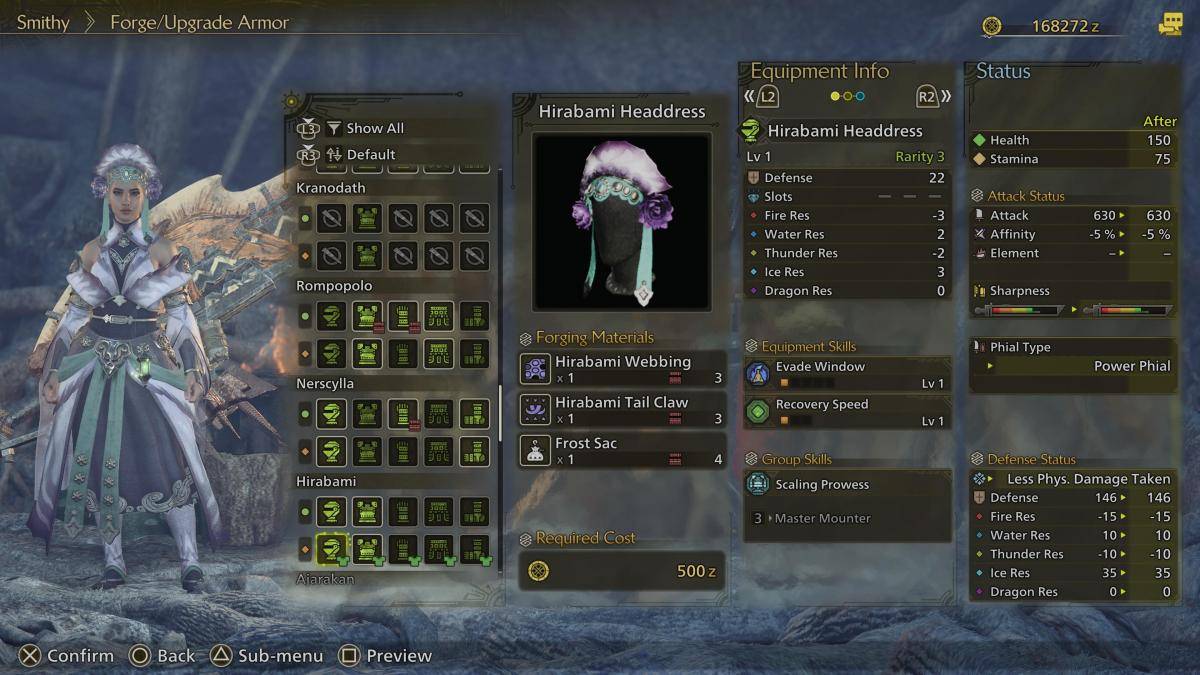Click the Hirabami Webbing material row
The image size is (1200, 675).
[622, 369]
